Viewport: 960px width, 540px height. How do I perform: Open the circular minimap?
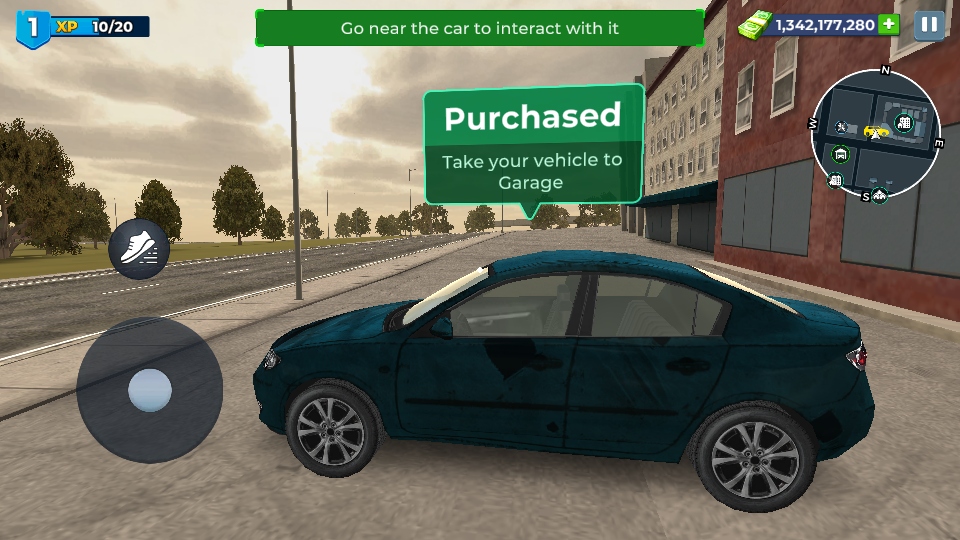(876, 137)
